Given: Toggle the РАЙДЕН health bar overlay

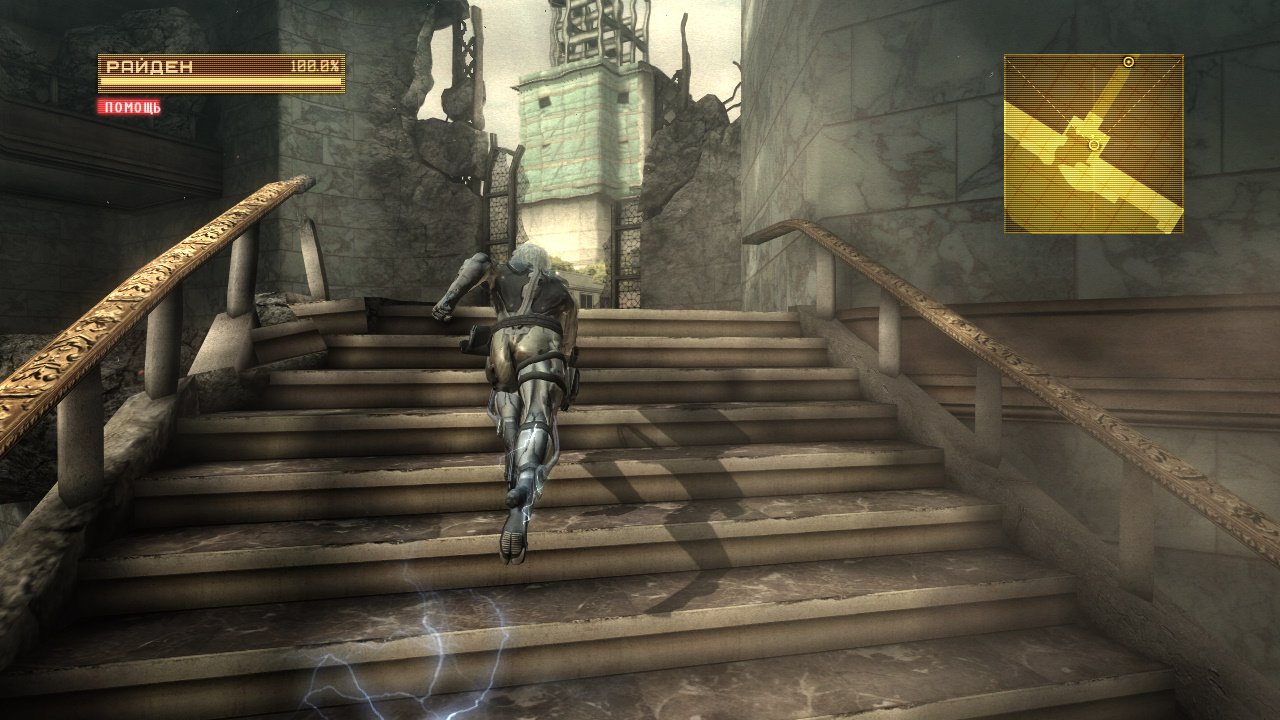Looking at the screenshot, I should pos(220,73).
